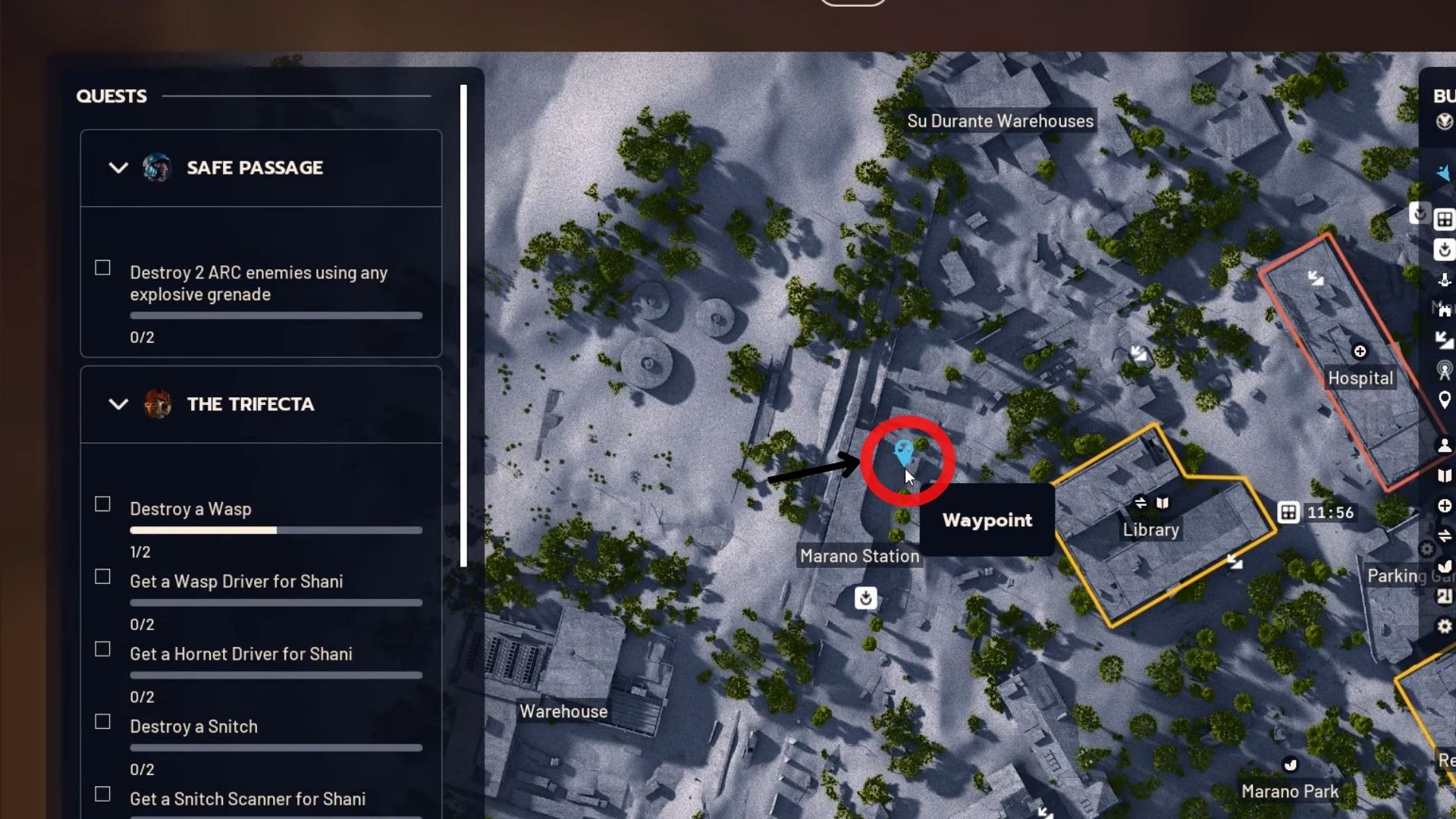Select the extraction icon below Marano Station
Viewport: 1456px width, 819px height.
coord(865,598)
